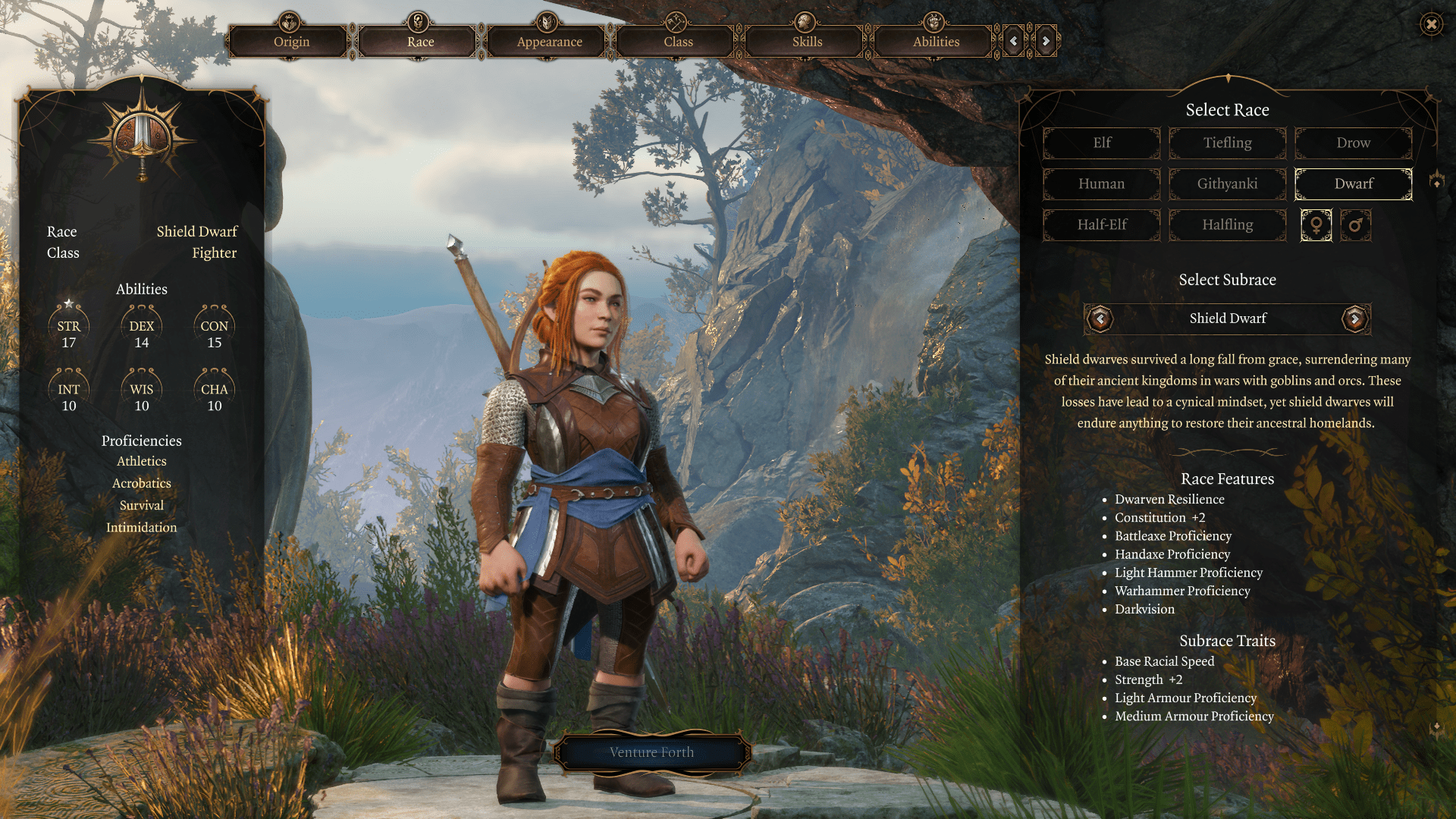Select the Tiefling race
The image size is (1456, 819).
point(1227,143)
